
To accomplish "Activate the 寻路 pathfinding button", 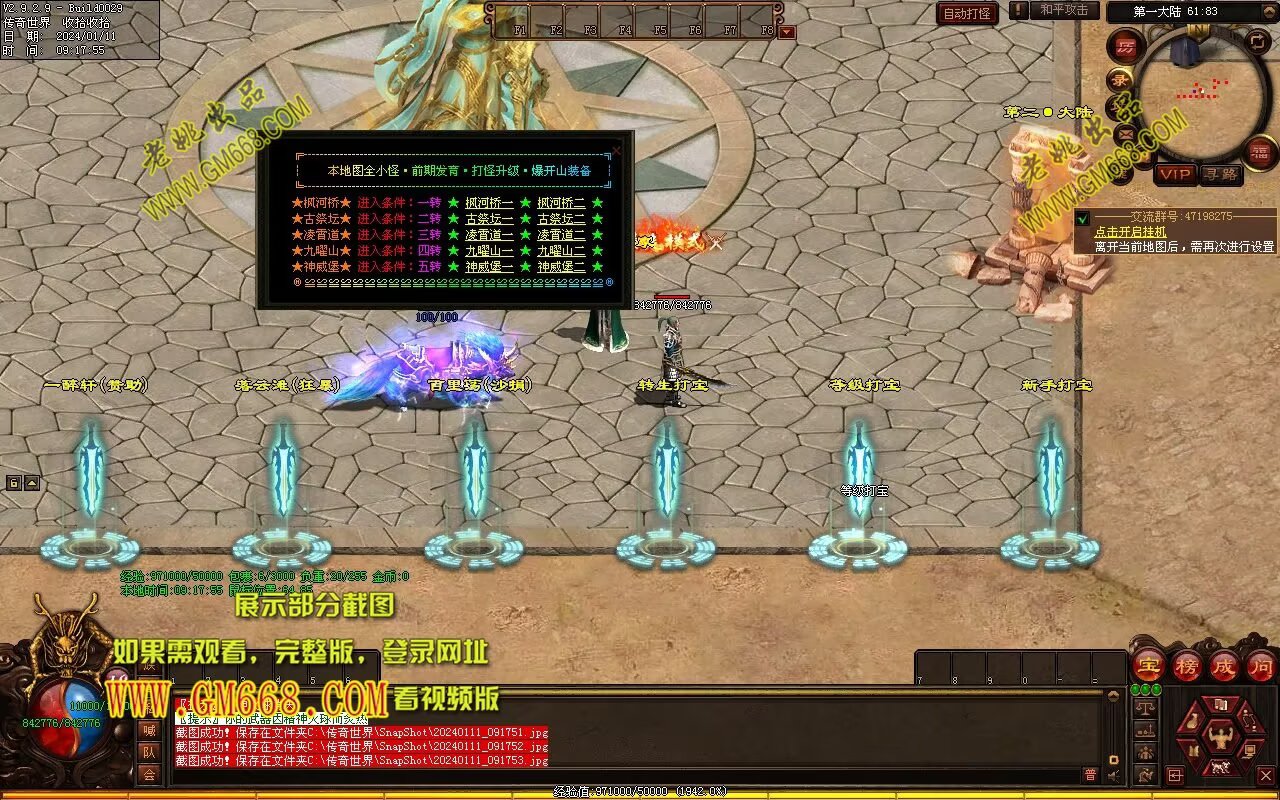I will pos(1220,174).
